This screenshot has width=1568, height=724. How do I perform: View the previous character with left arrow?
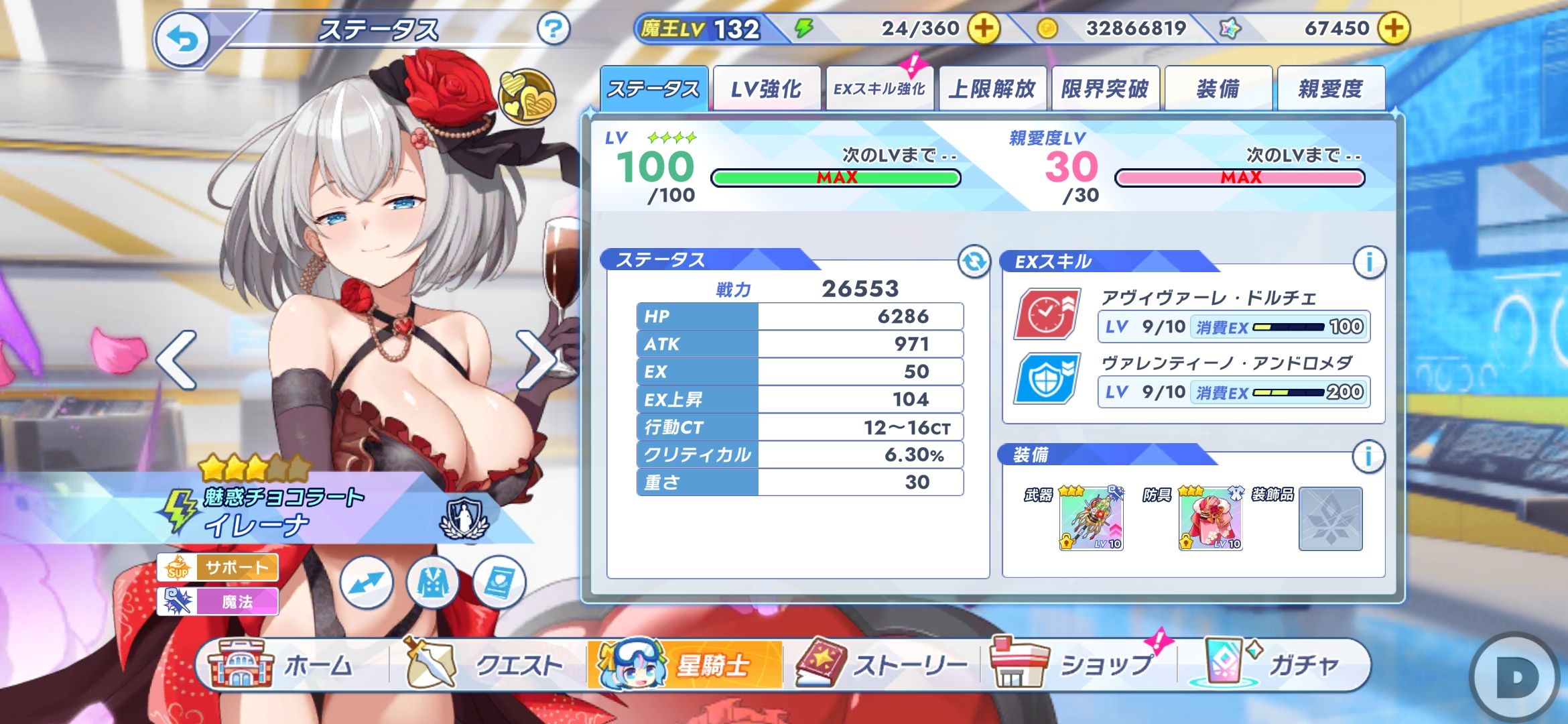pyautogui.click(x=177, y=360)
